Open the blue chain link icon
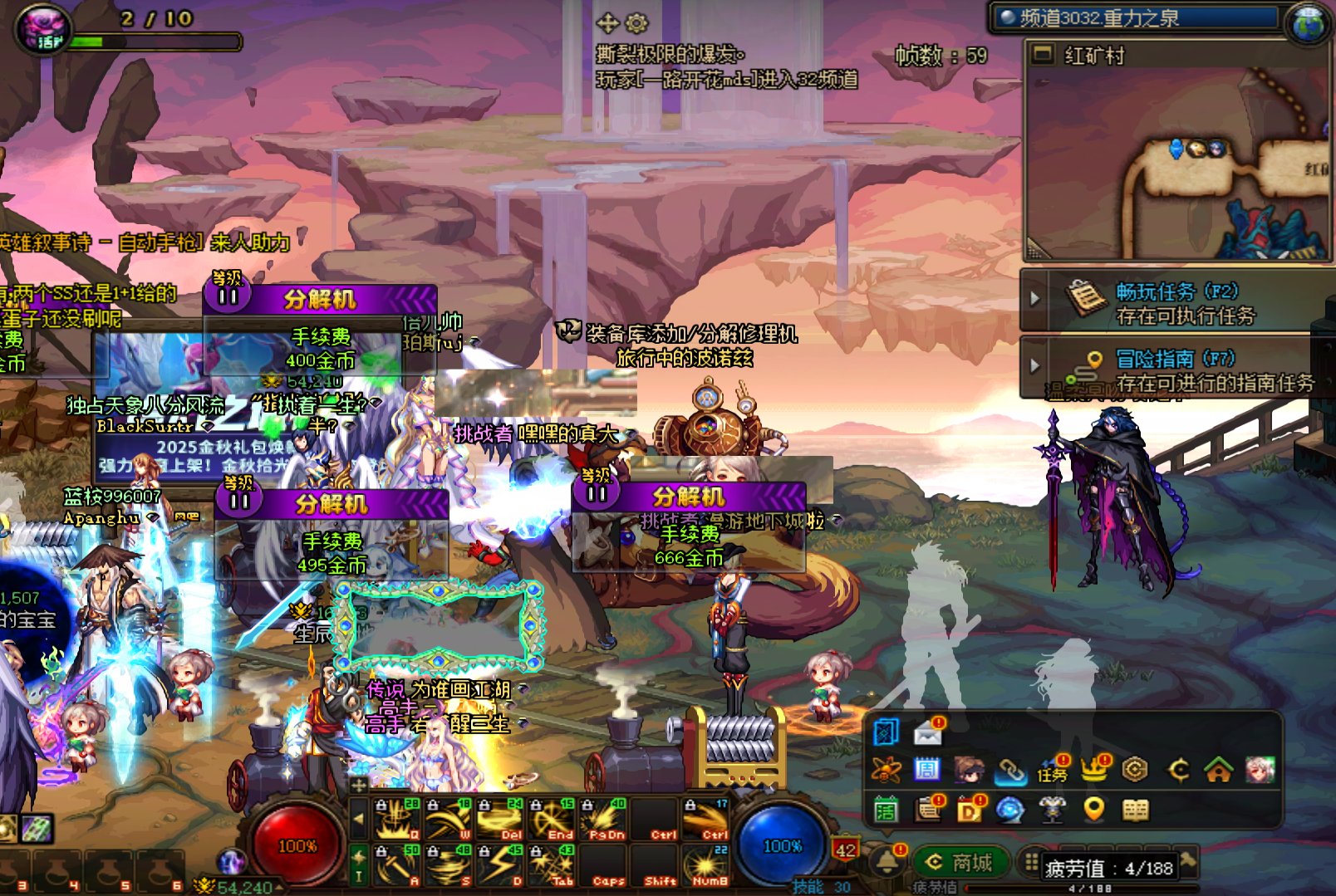 pyautogui.click(x=1011, y=771)
